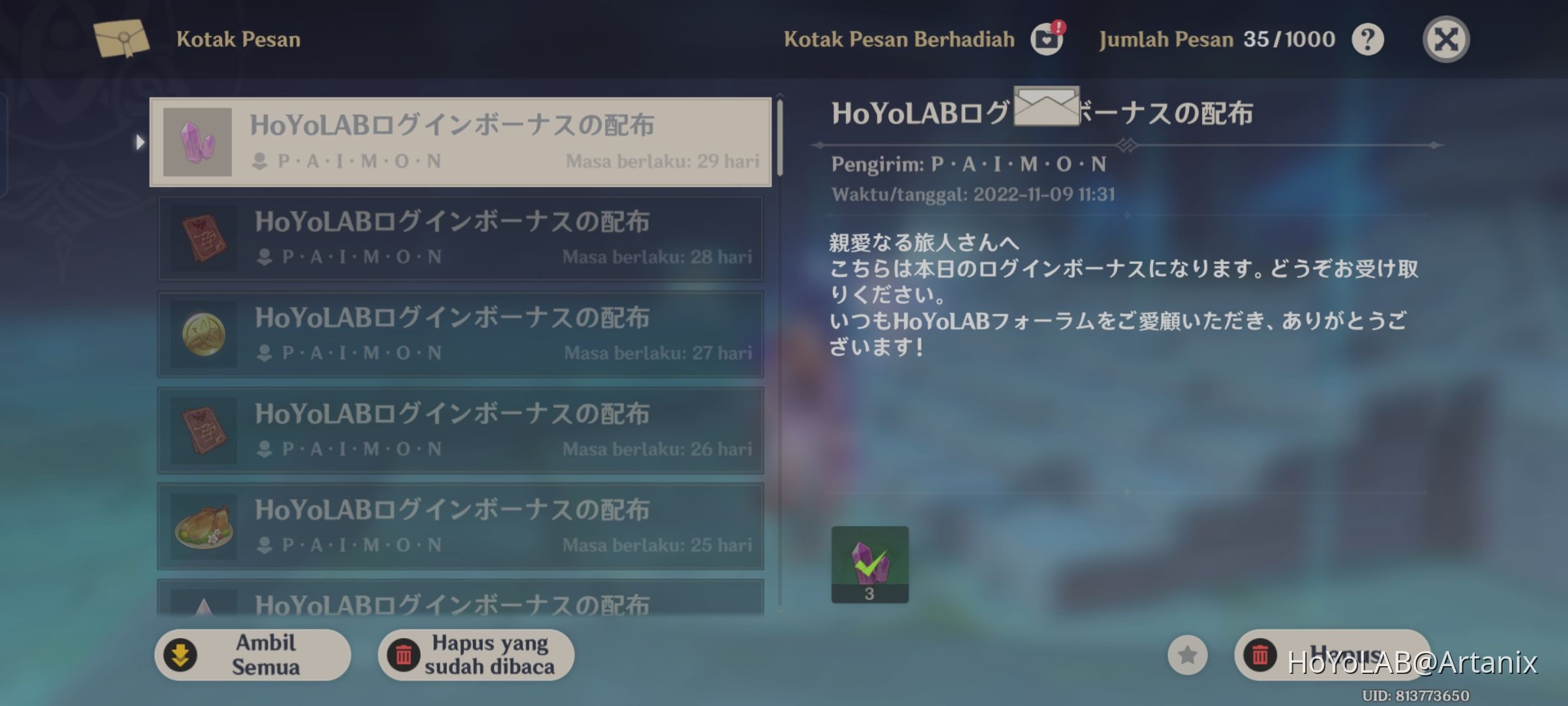
Task: Open the Kotak Pesan Berhadiah gift mailbox icon
Action: point(1046,39)
